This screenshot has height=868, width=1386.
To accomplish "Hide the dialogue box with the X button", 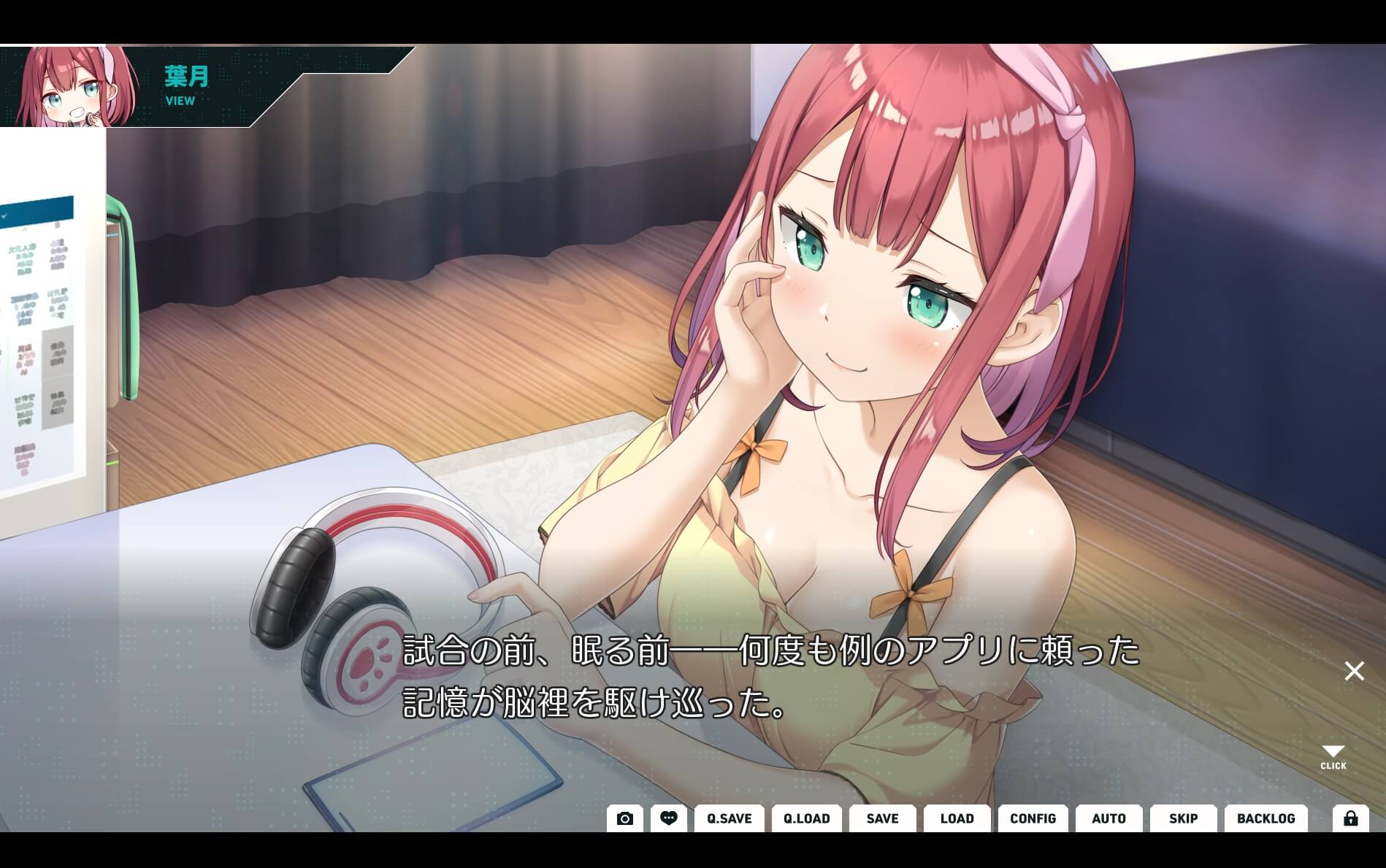I will (x=1353, y=670).
